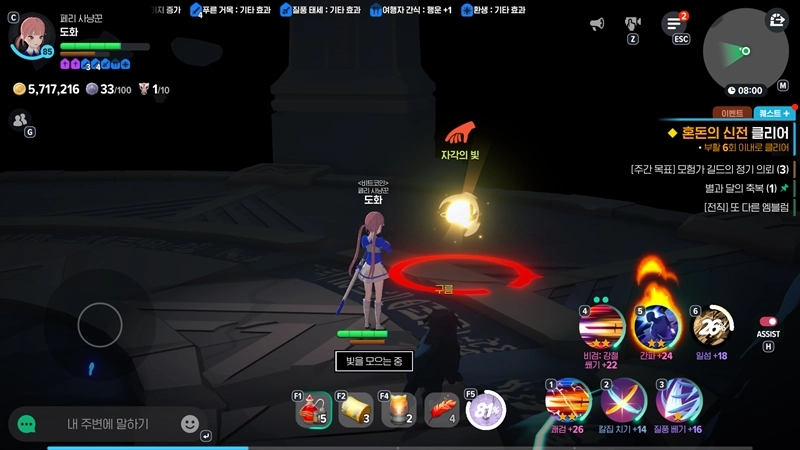Use the red potion in slot F1
The image size is (800, 450).
pyautogui.click(x=314, y=410)
